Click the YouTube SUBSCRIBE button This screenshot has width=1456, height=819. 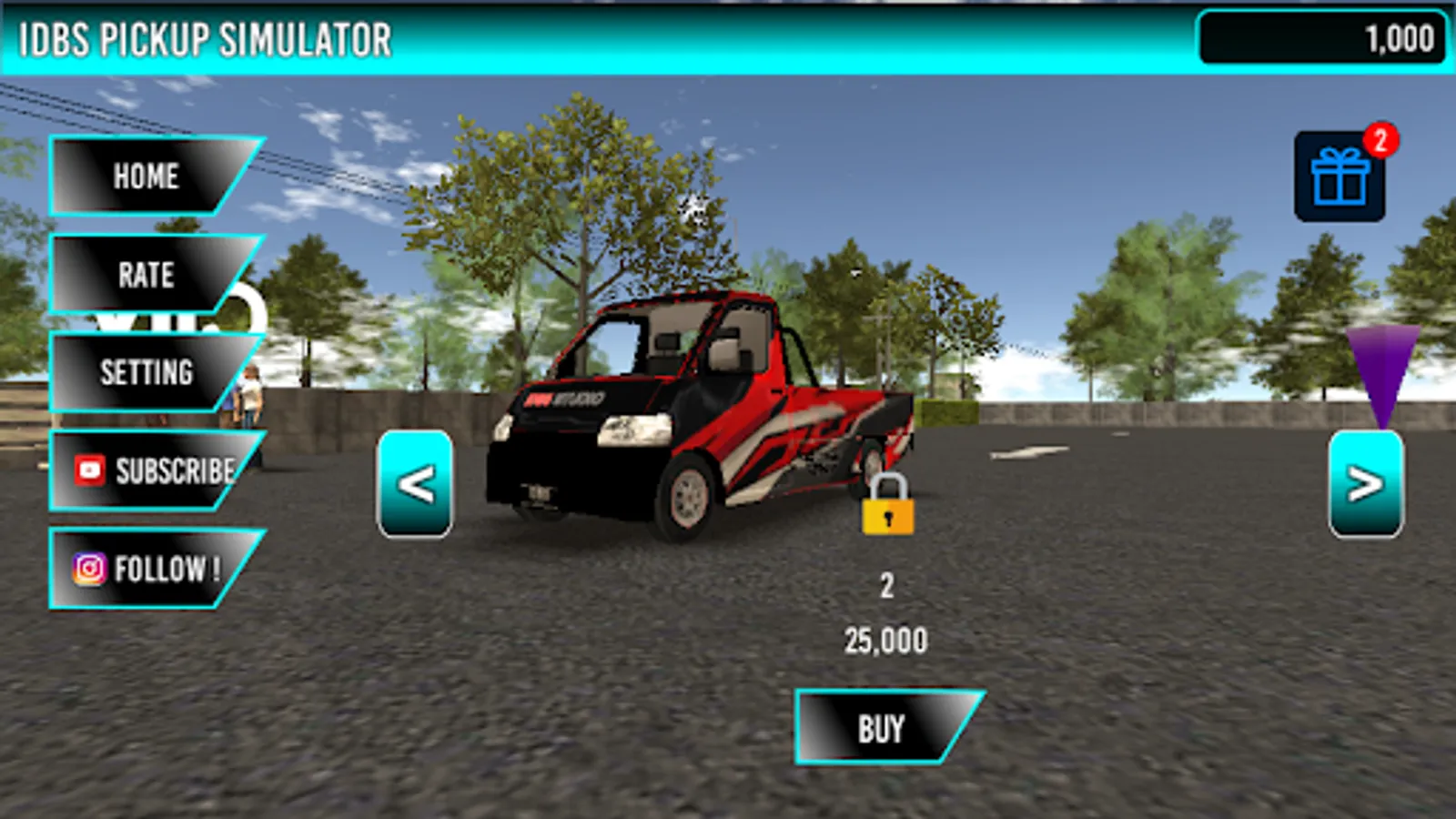[153, 470]
